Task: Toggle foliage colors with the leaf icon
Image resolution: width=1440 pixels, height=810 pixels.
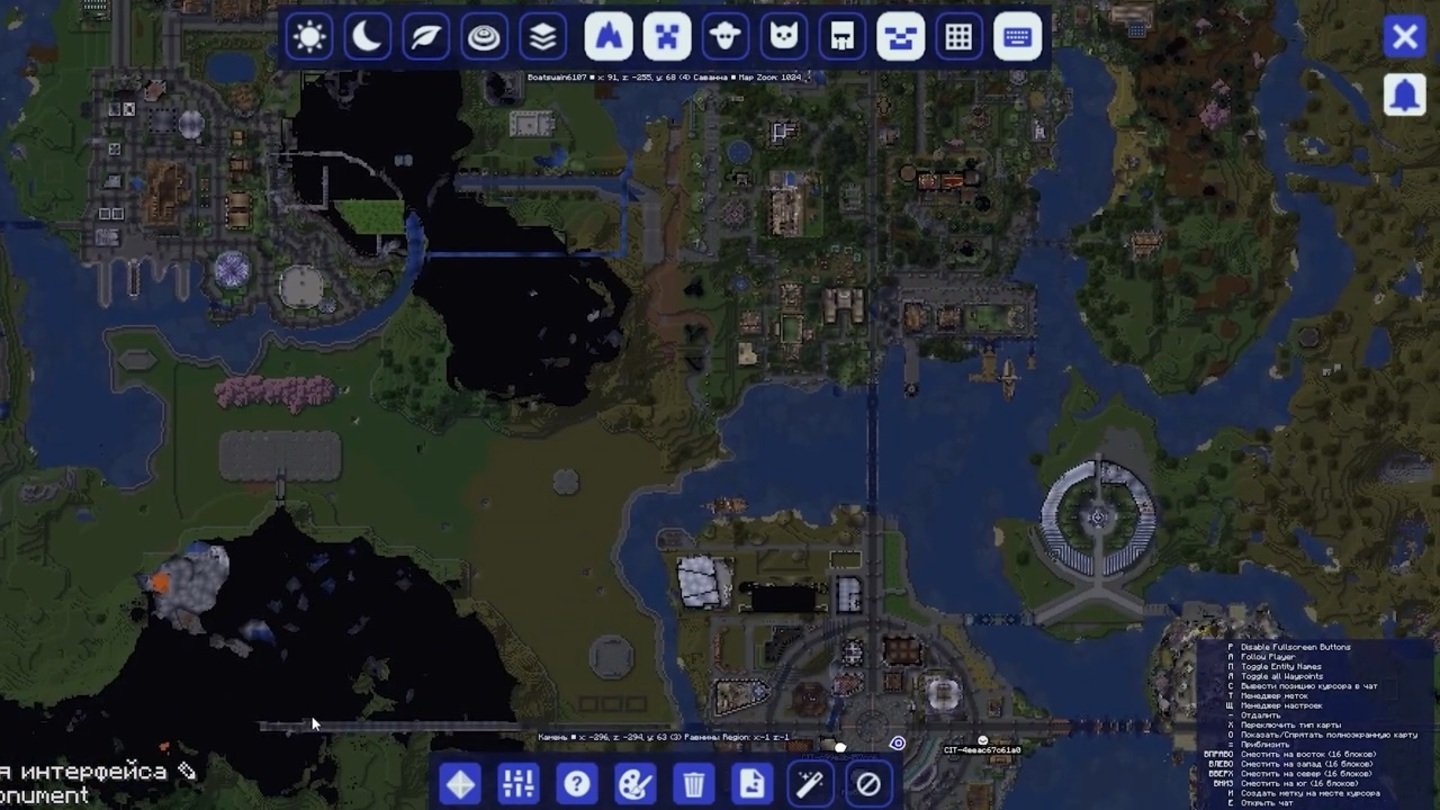Action: point(425,37)
